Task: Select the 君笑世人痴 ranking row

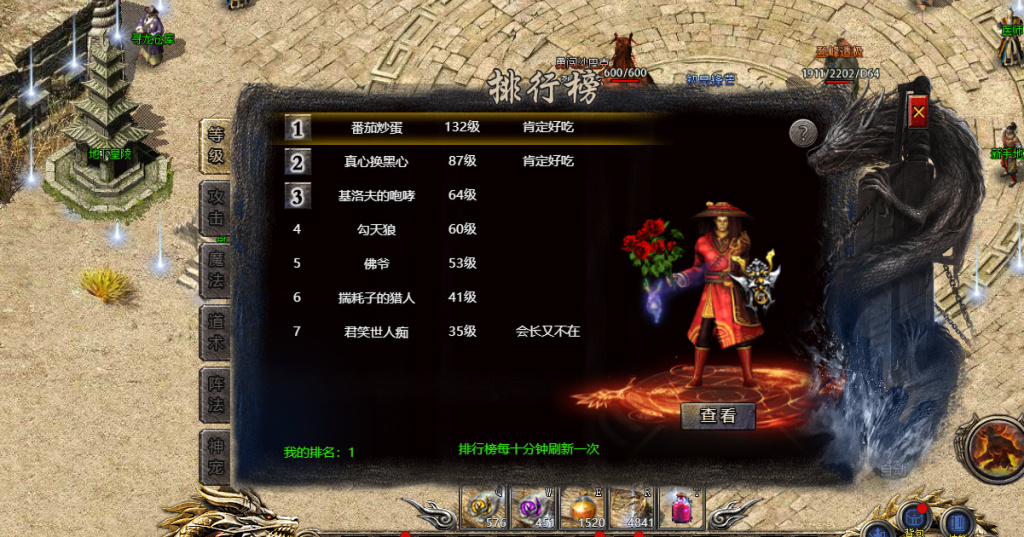Action: coord(378,331)
